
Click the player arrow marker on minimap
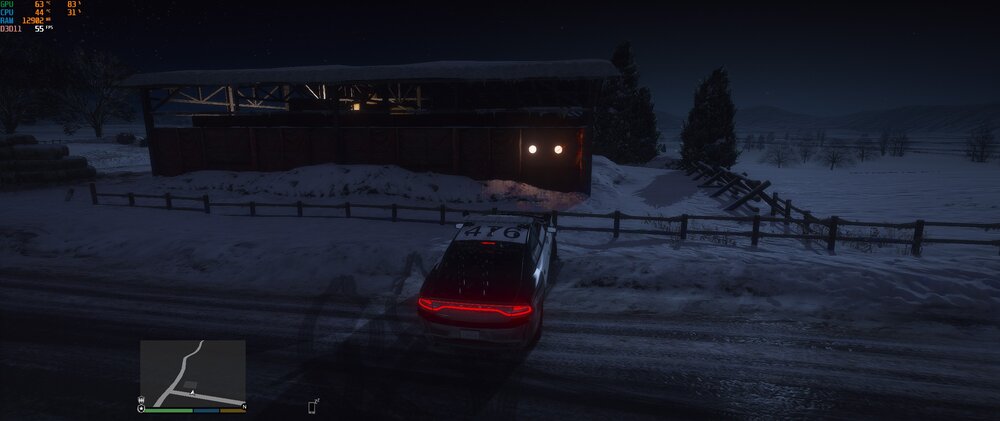tap(192, 393)
